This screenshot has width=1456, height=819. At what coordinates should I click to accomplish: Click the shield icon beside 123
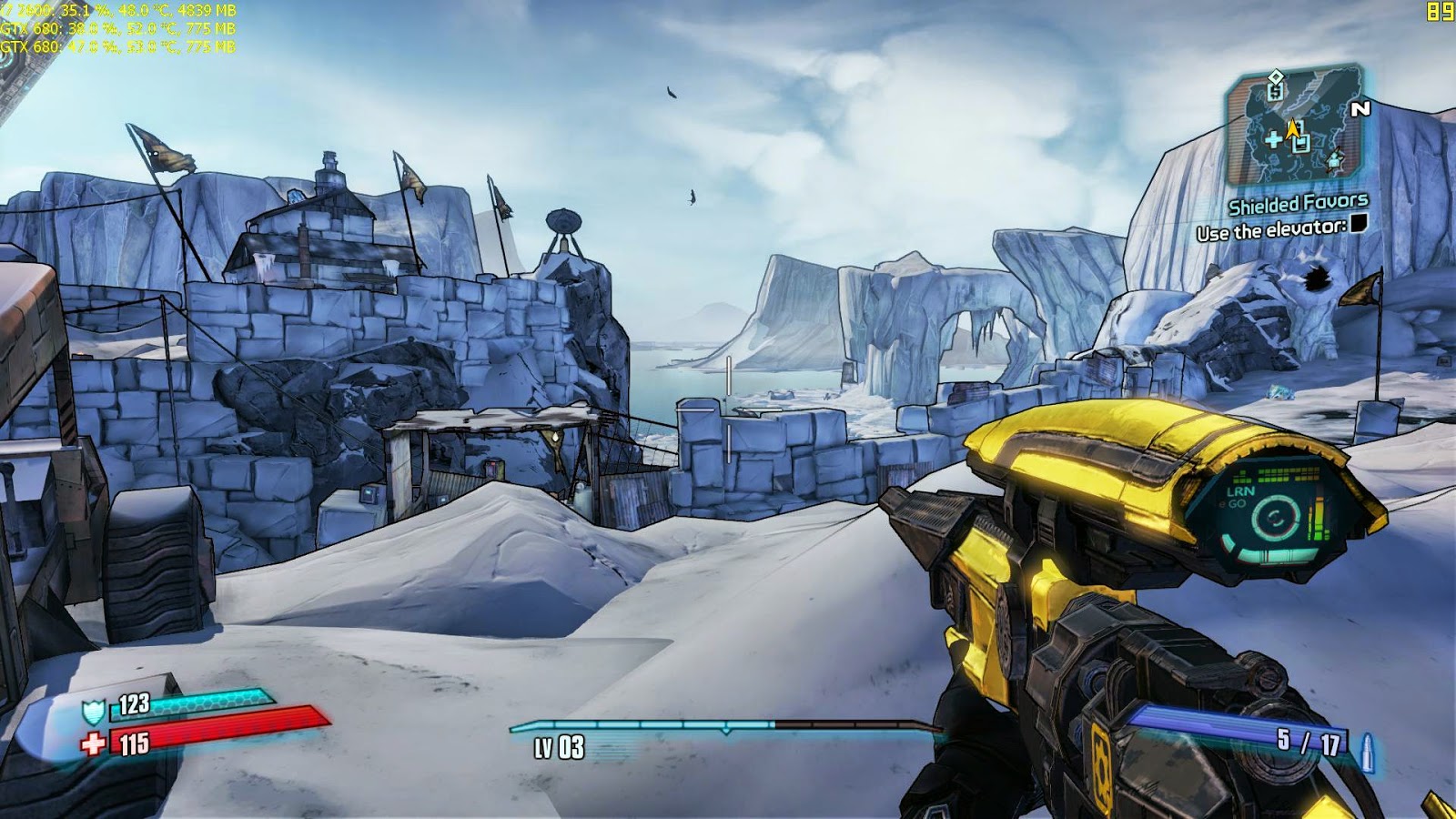[94, 711]
